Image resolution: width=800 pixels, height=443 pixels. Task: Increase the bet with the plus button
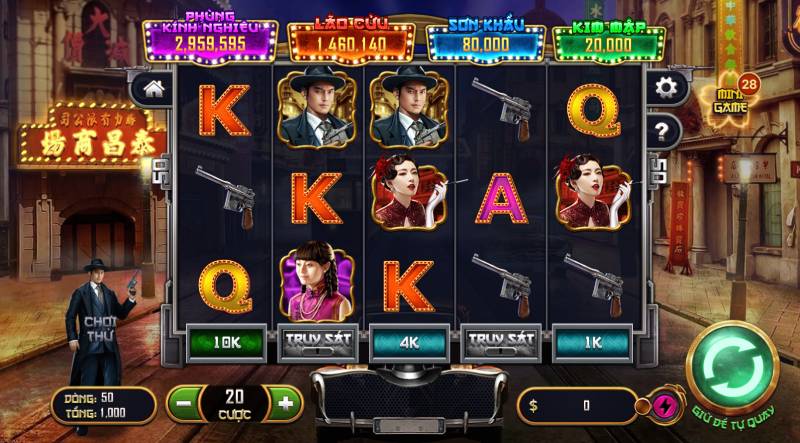point(285,403)
